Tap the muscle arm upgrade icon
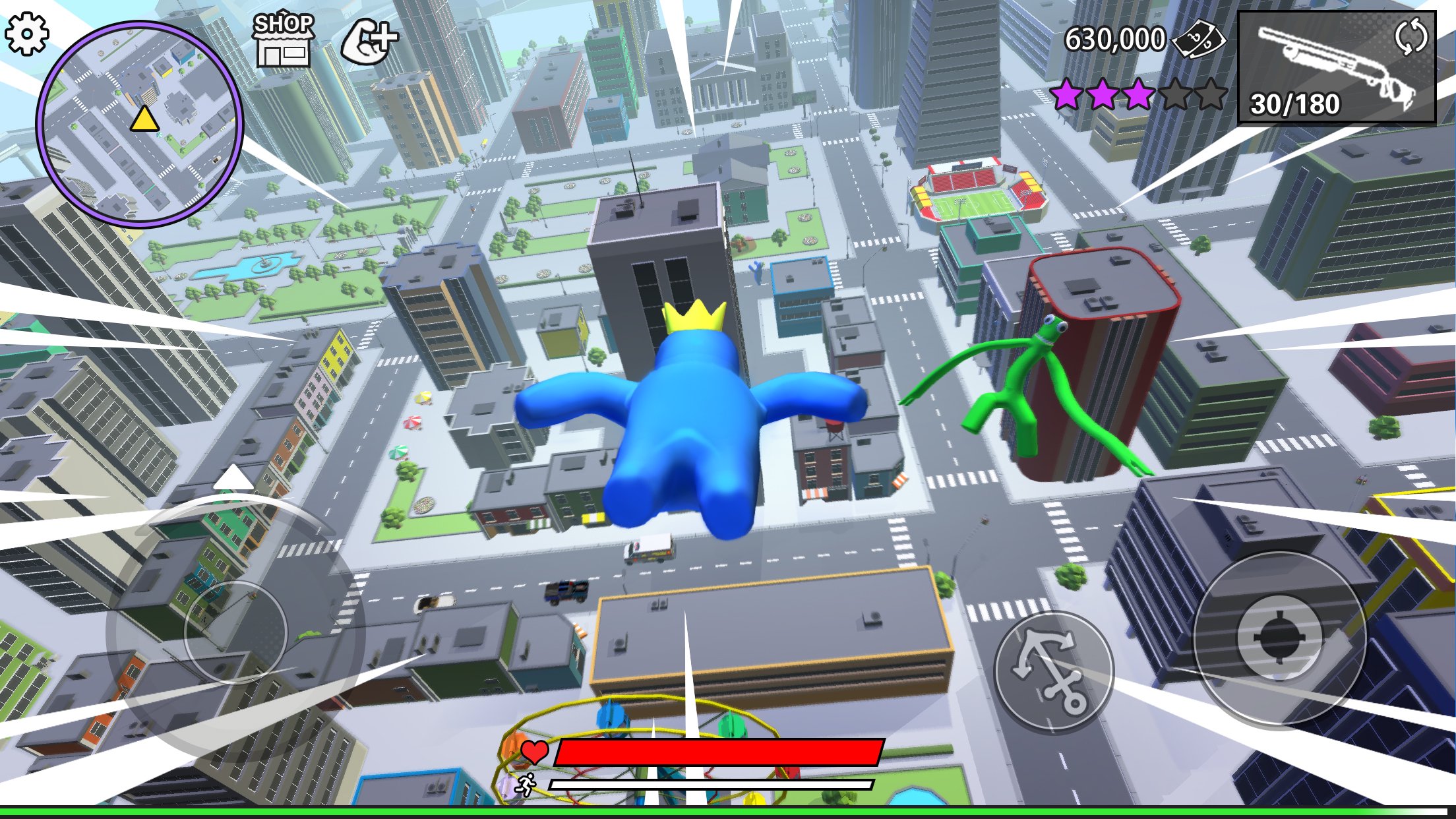 click(369, 41)
